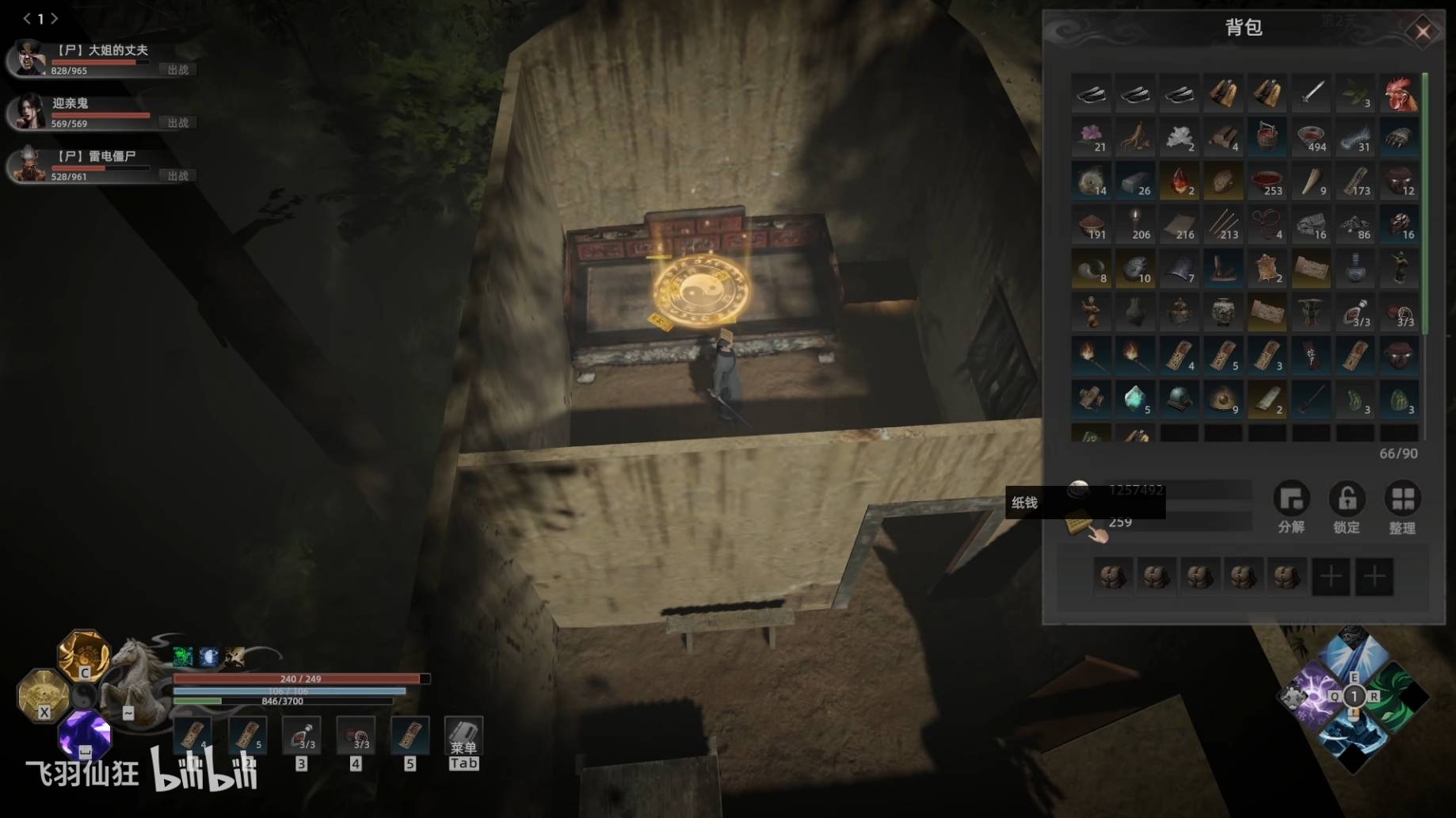Click 出战 for 【尸】雷电僵尸
The width and height of the screenshot is (1456, 818).
(x=178, y=176)
